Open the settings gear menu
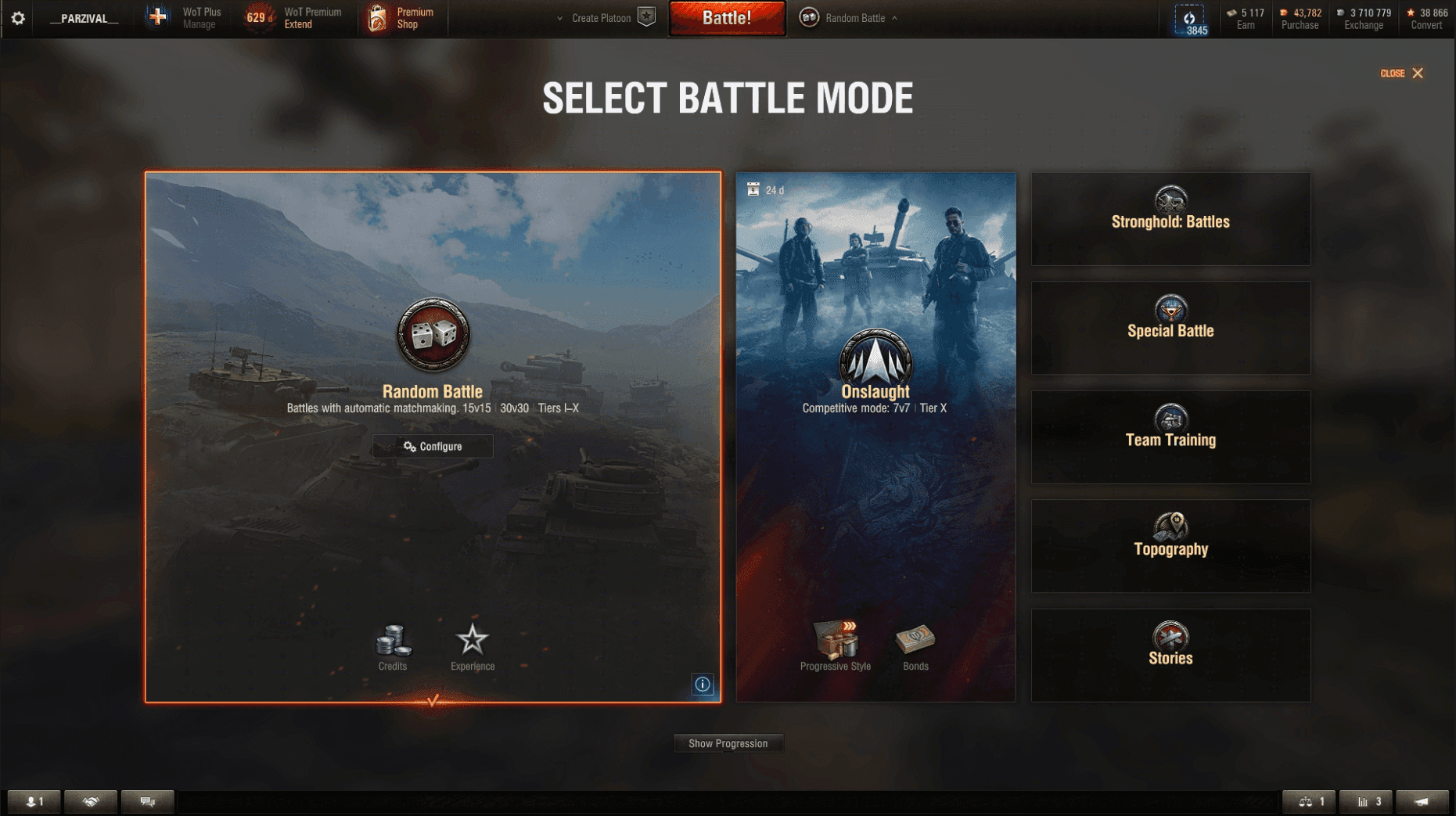This screenshot has width=1456, height=816. 18,18
